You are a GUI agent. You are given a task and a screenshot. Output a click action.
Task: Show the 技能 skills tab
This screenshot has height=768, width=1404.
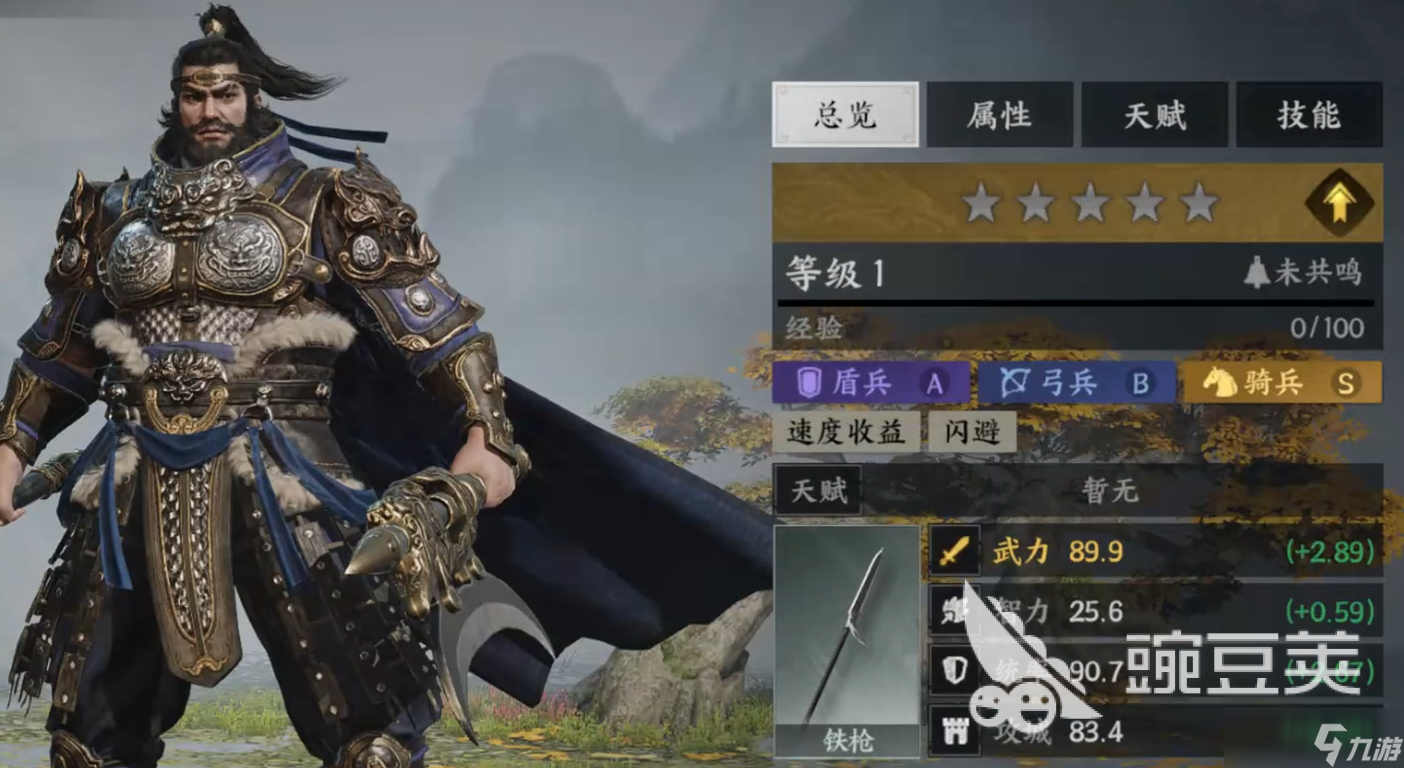point(1309,115)
